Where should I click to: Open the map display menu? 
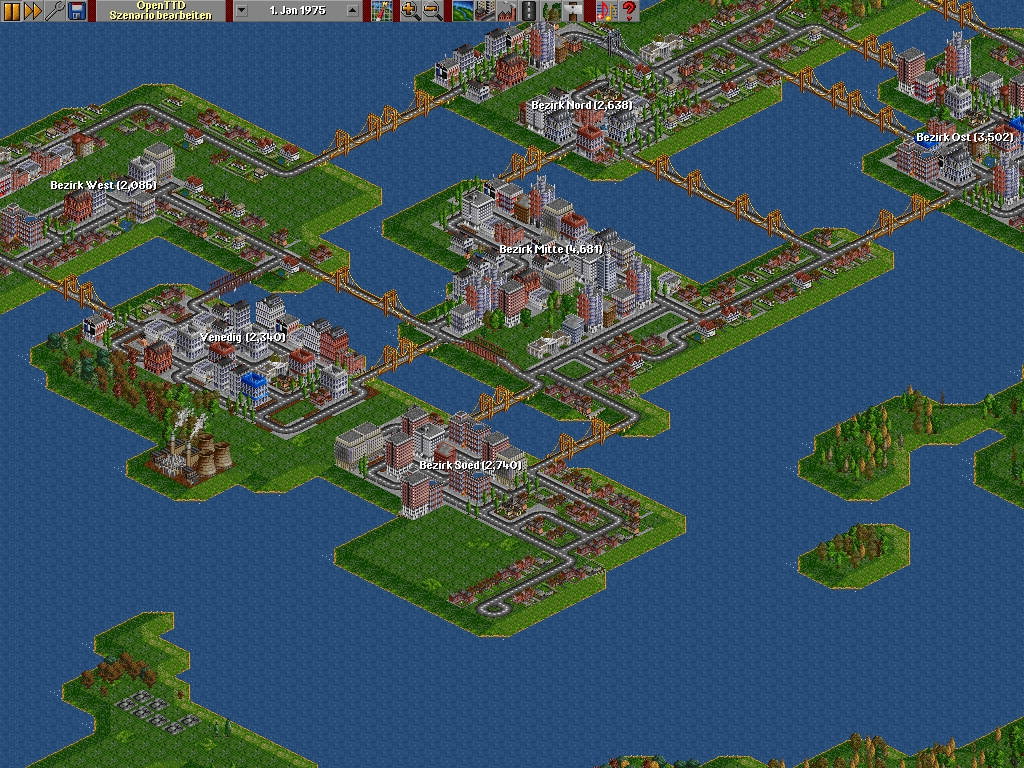pyautogui.click(x=381, y=11)
